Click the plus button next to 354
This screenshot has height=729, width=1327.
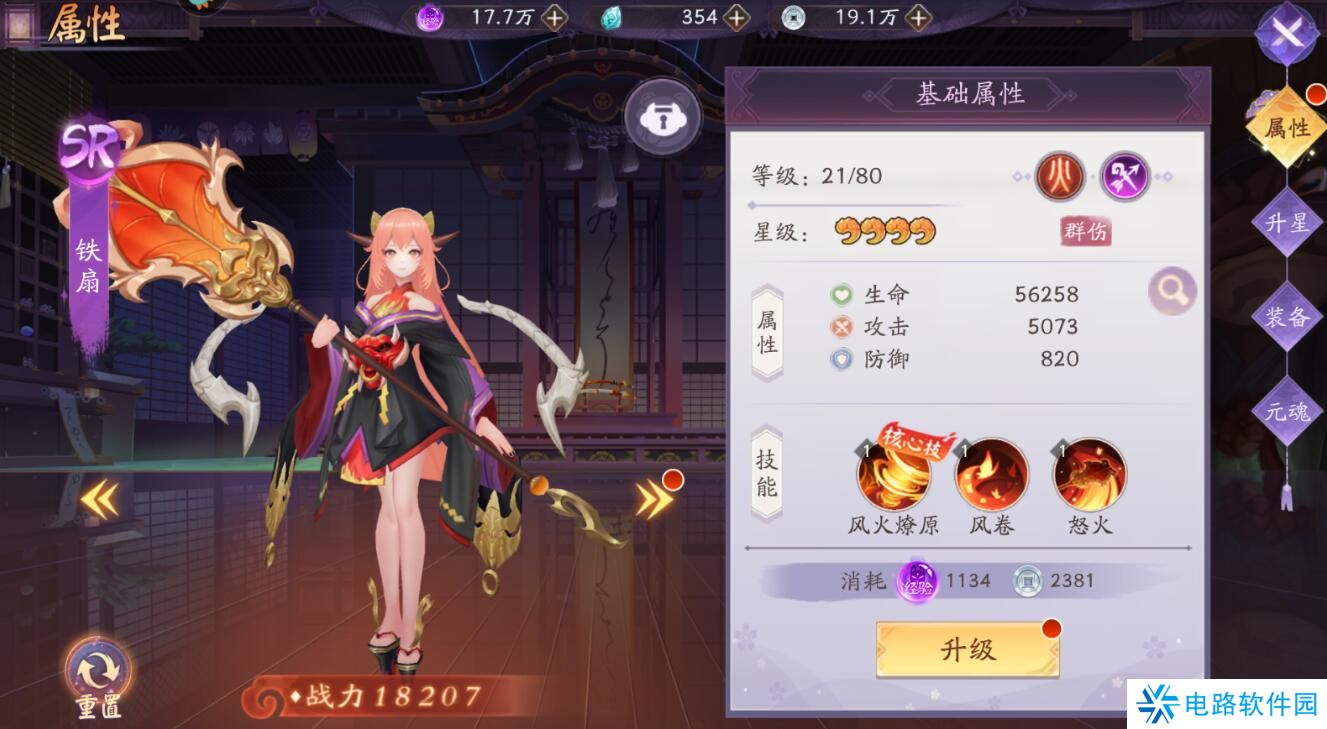tap(734, 17)
